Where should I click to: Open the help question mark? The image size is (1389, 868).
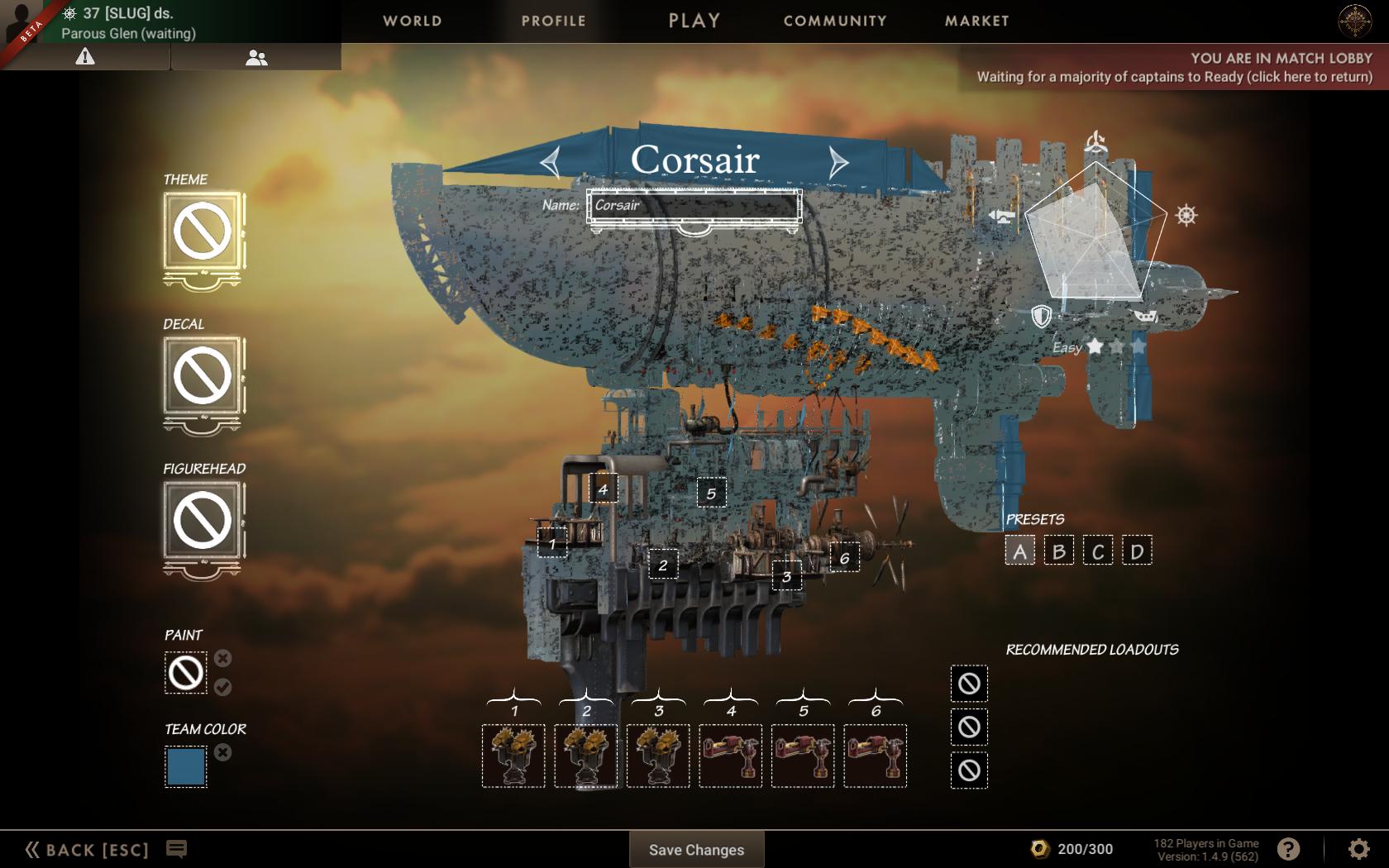pos(1288,849)
